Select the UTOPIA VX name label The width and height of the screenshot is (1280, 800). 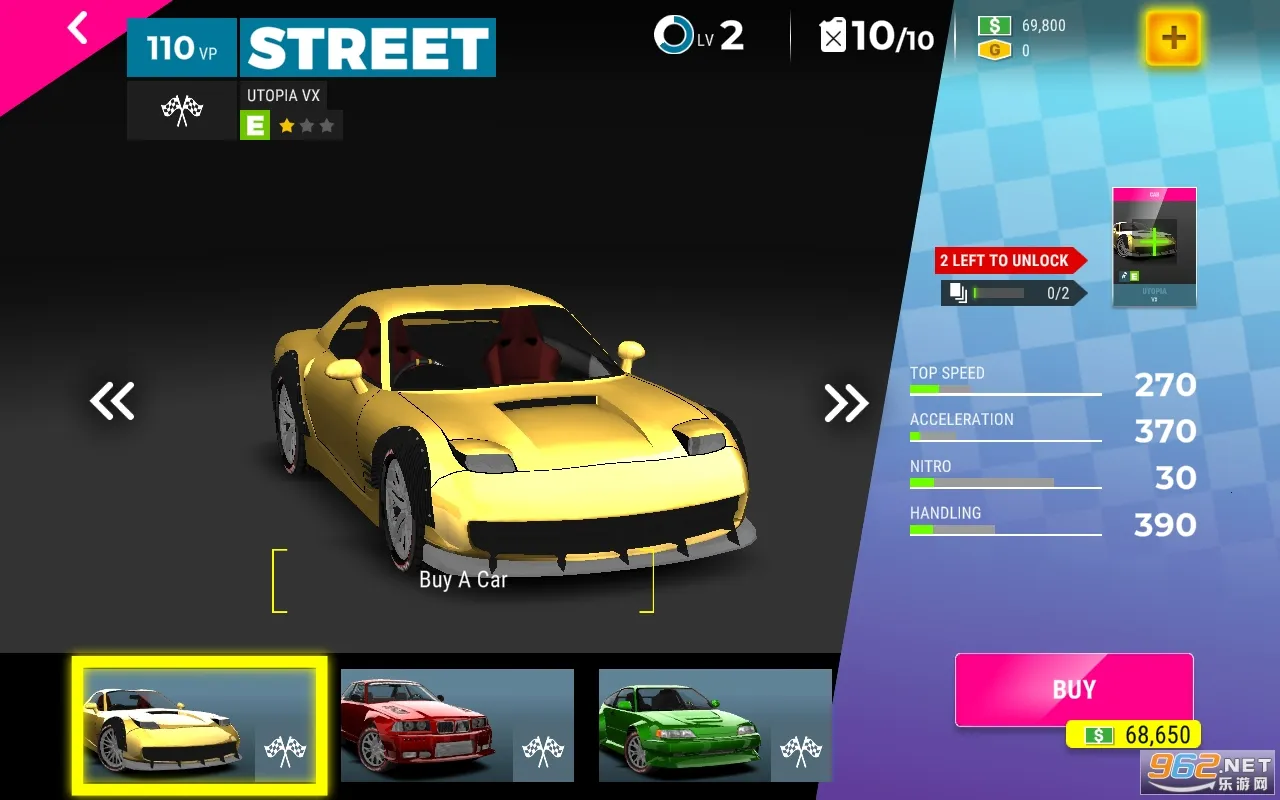click(x=283, y=95)
